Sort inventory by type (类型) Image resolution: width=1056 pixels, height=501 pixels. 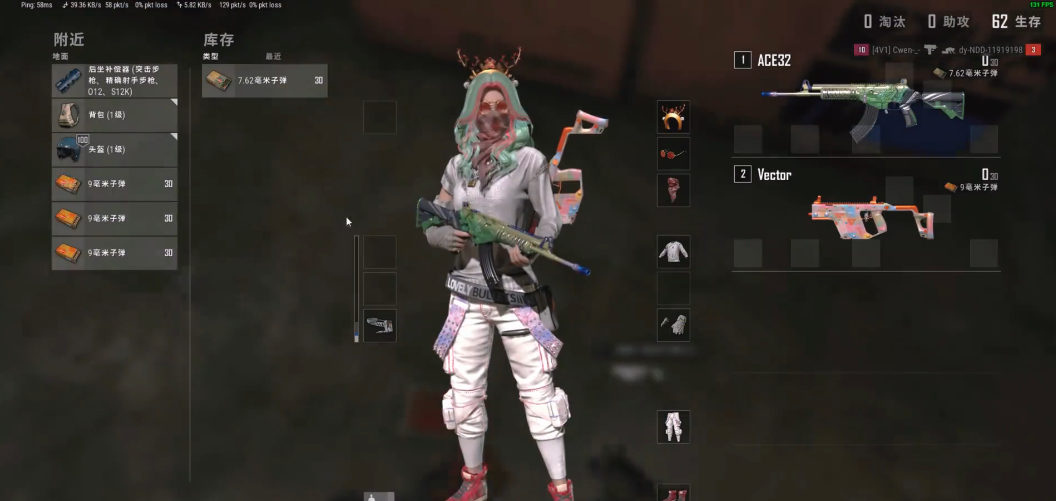pos(210,56)
